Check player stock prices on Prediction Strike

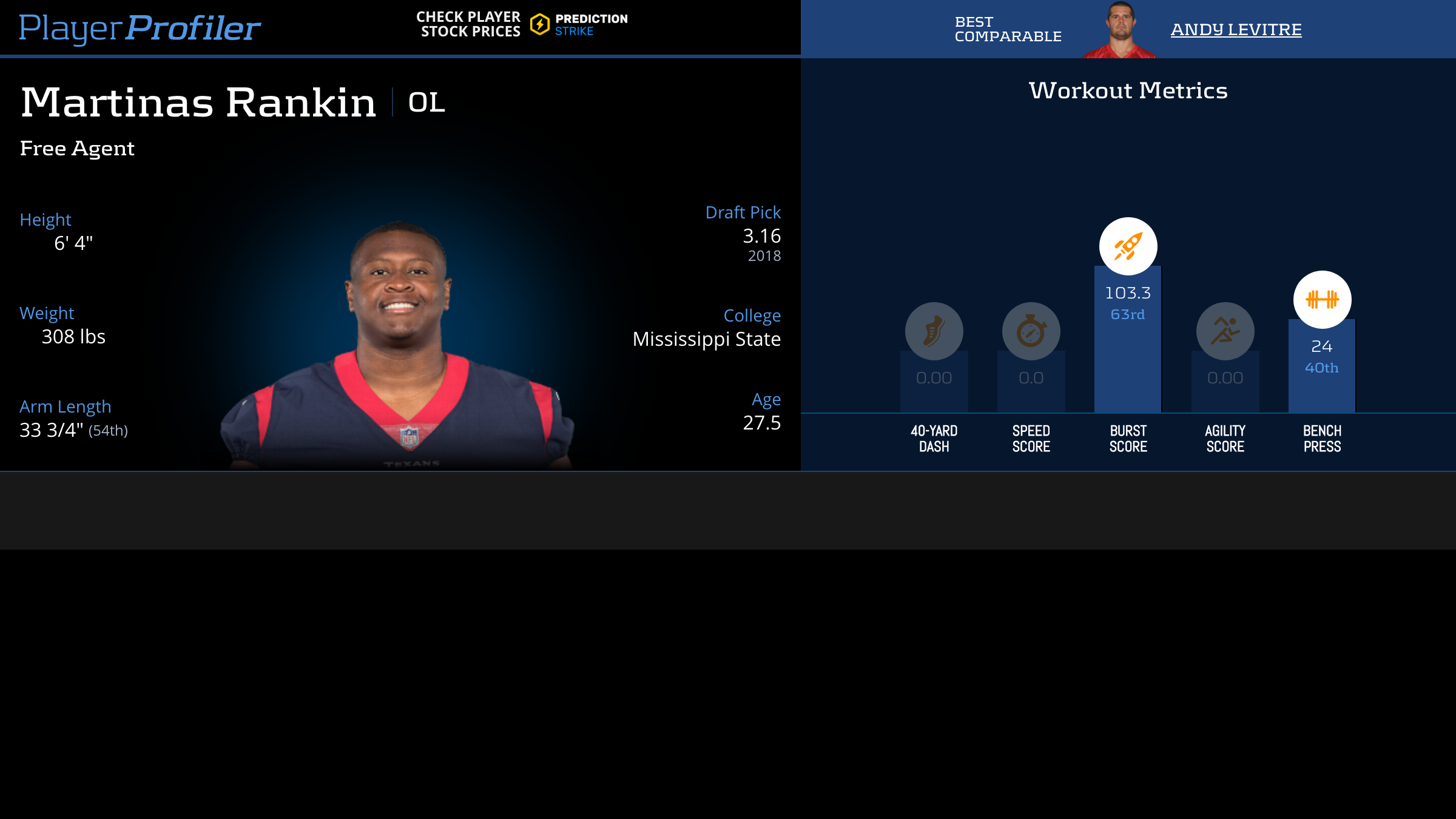tap(522, 24)
